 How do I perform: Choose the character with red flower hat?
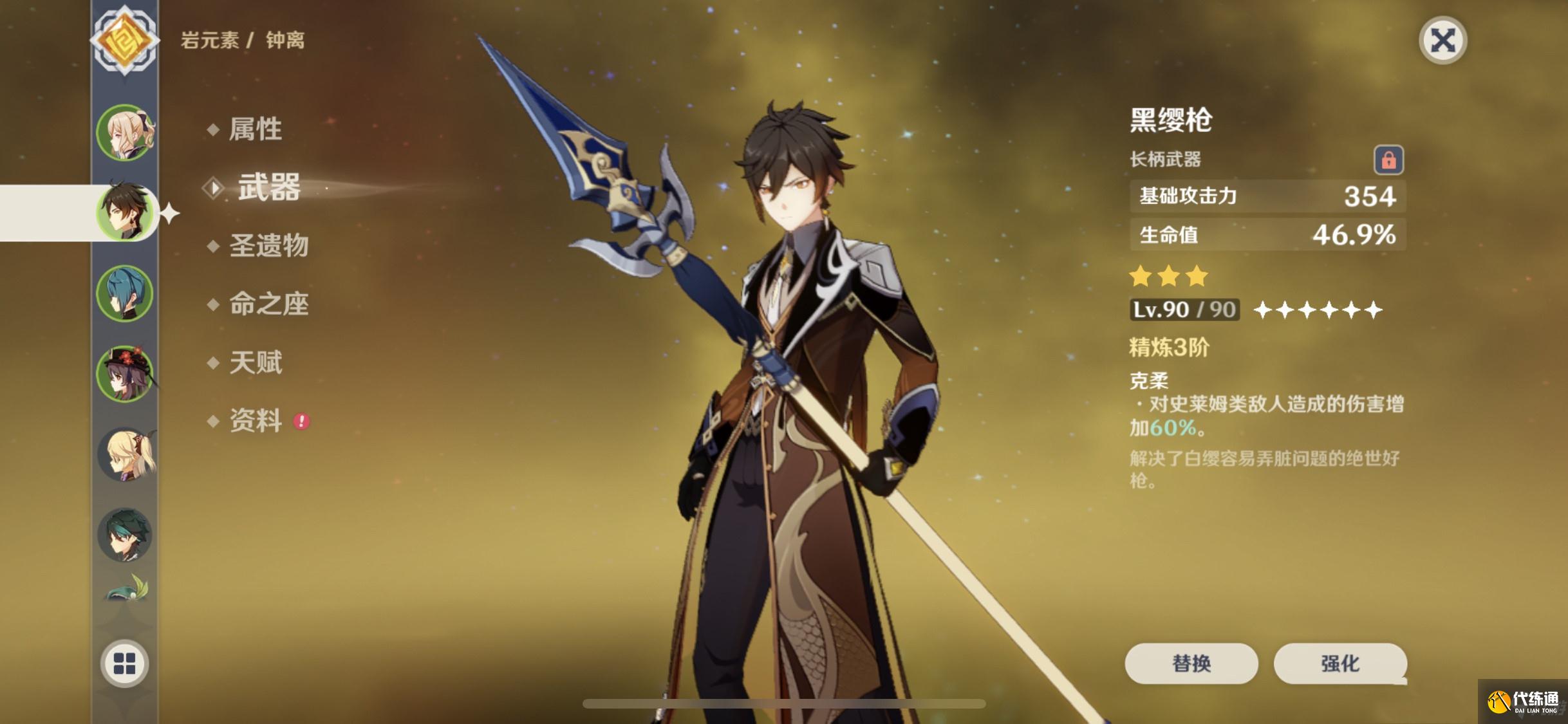(125, 373)
